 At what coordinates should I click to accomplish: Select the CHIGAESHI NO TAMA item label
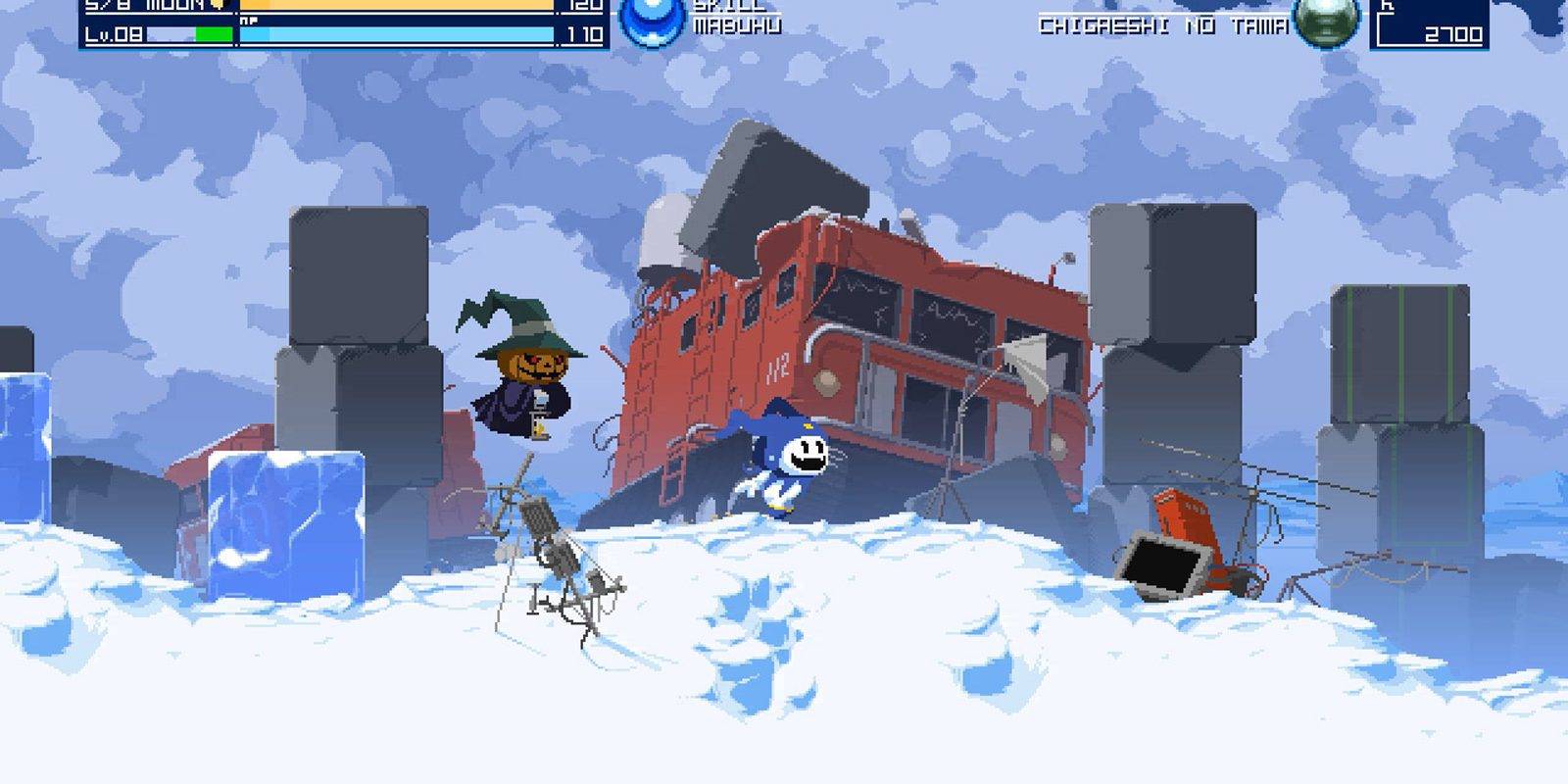(x=1161, y=25)
